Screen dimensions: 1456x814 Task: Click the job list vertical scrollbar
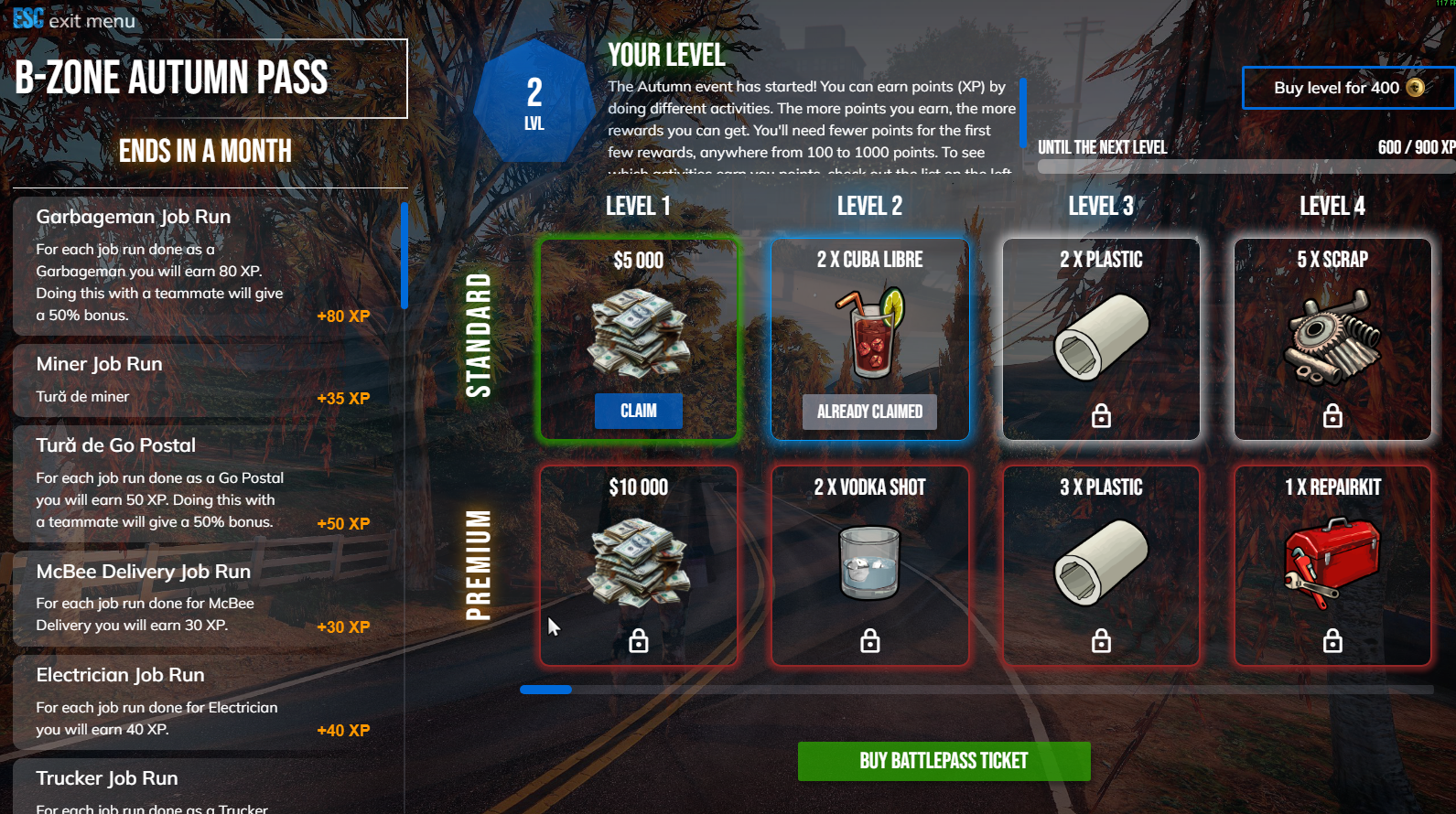[404, 256]
